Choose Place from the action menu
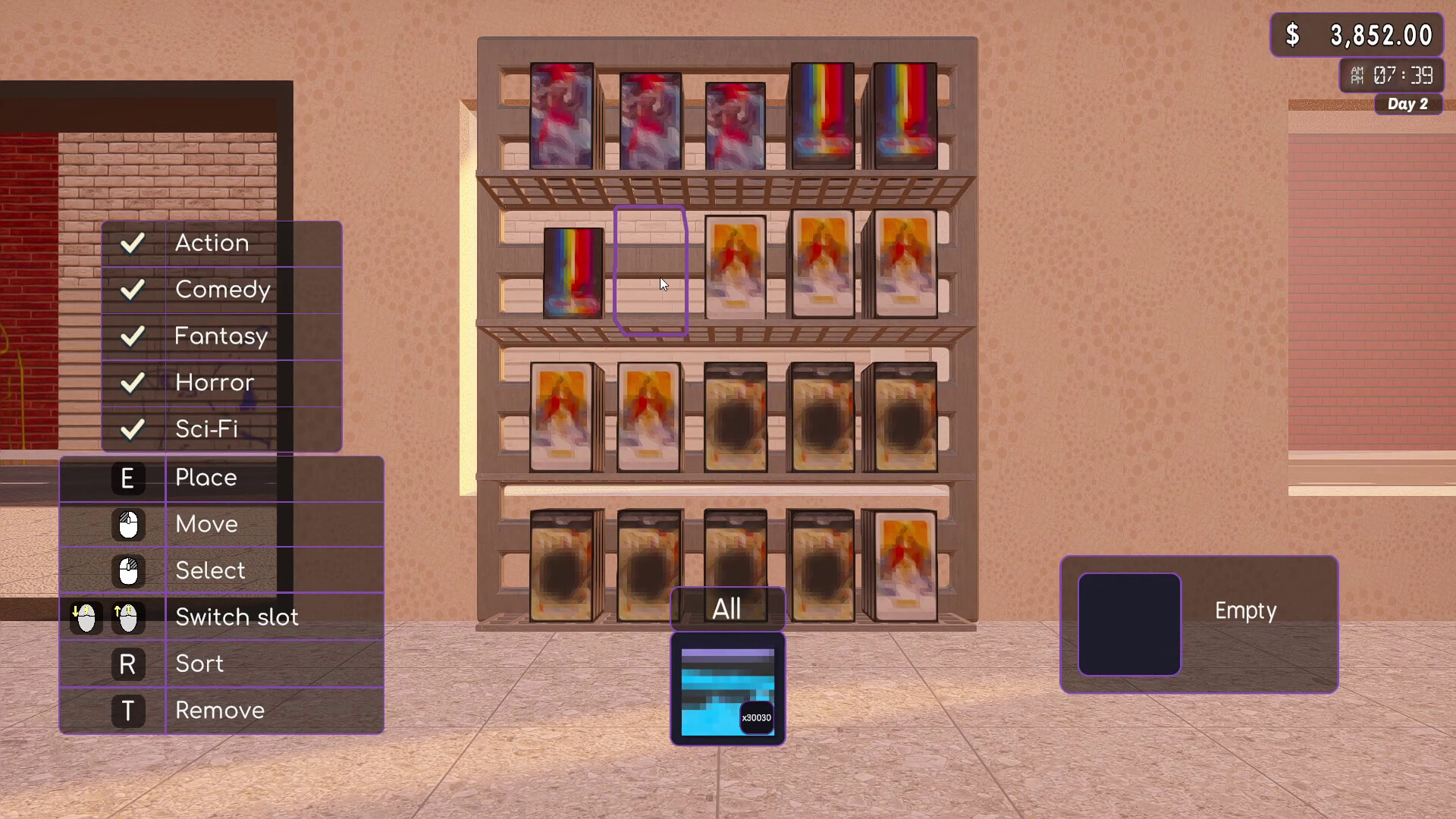 (206, 478)
